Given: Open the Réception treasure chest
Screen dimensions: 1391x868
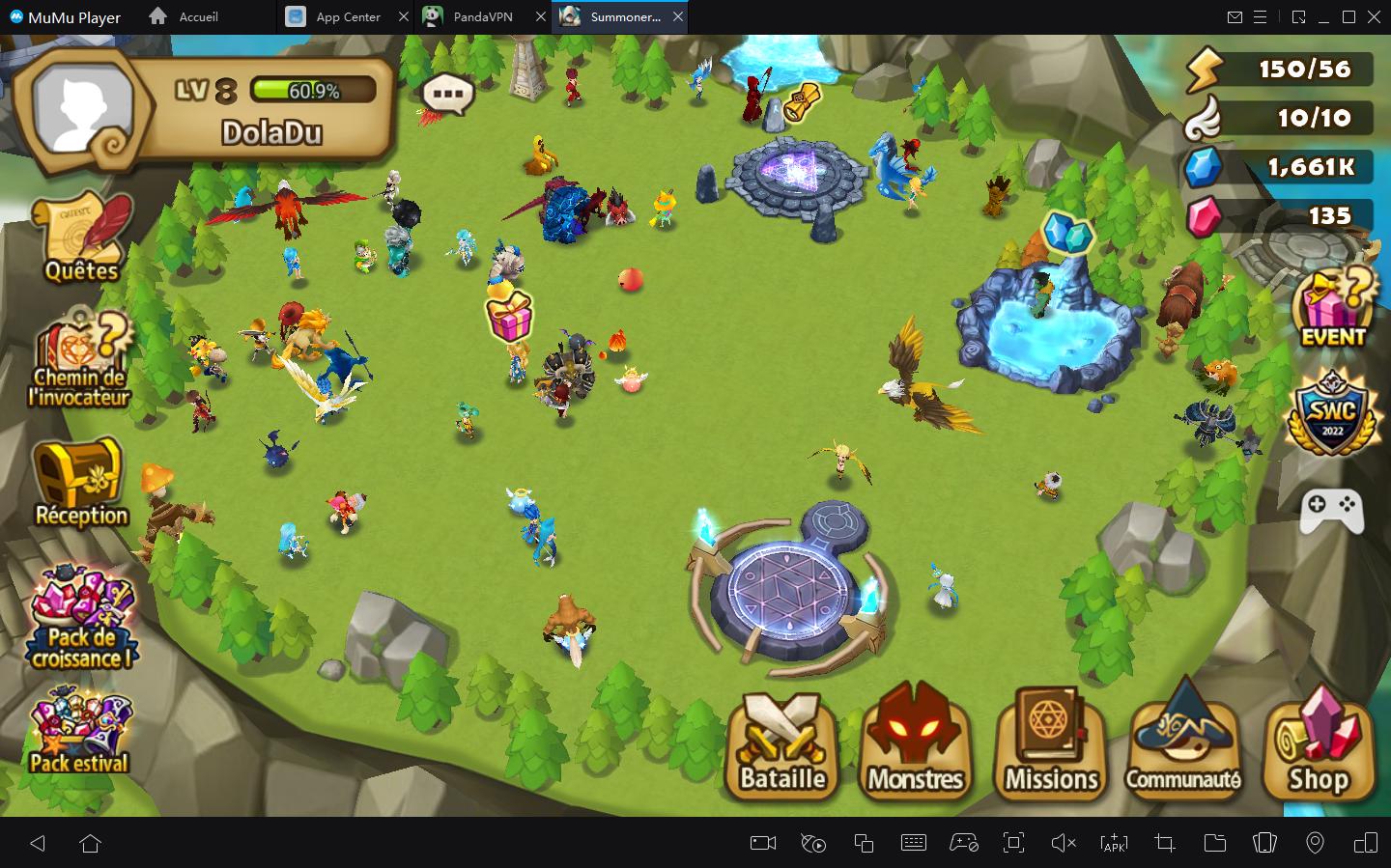Looking at the screenshot, I should [x=80, y=482].
